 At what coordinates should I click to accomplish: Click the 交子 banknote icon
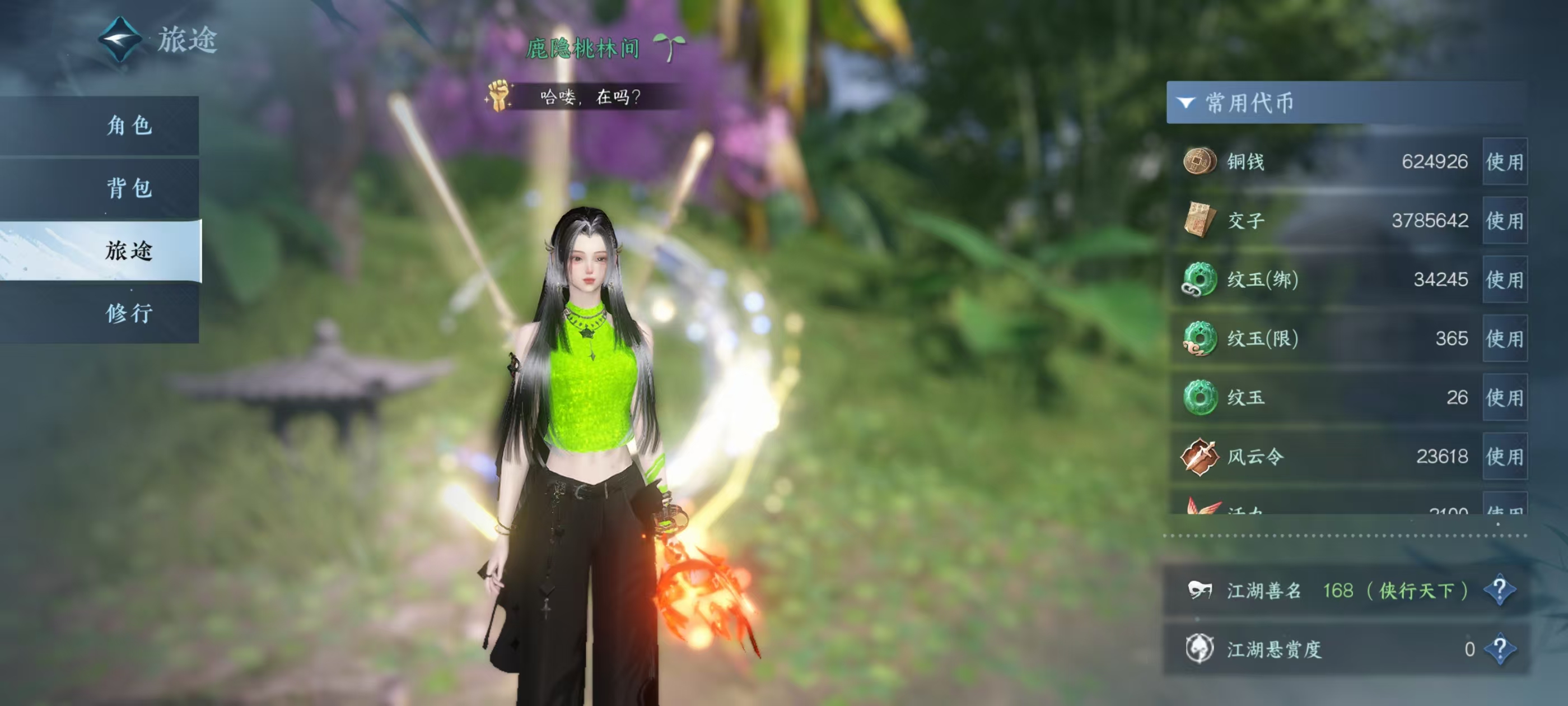coord(1199,220)
